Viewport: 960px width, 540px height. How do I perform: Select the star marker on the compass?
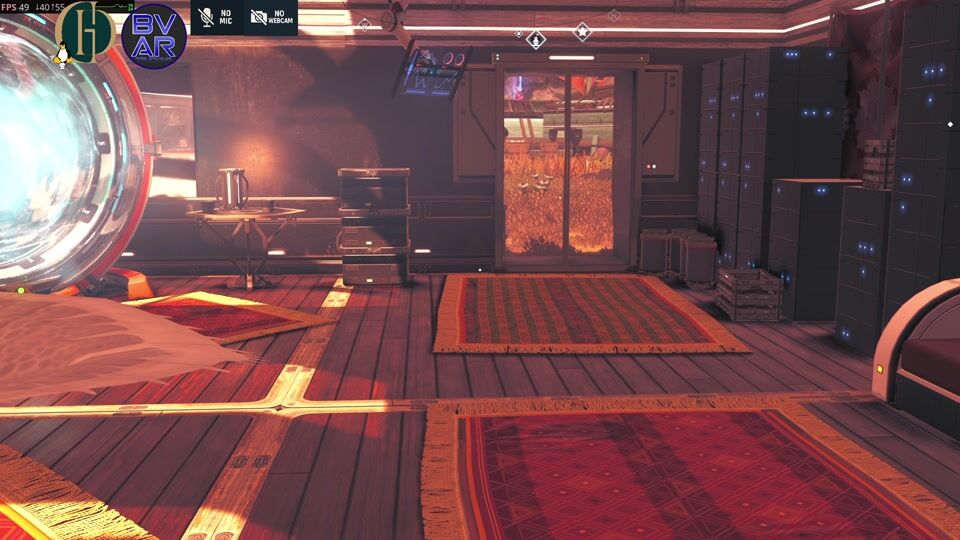coord(582,32)
